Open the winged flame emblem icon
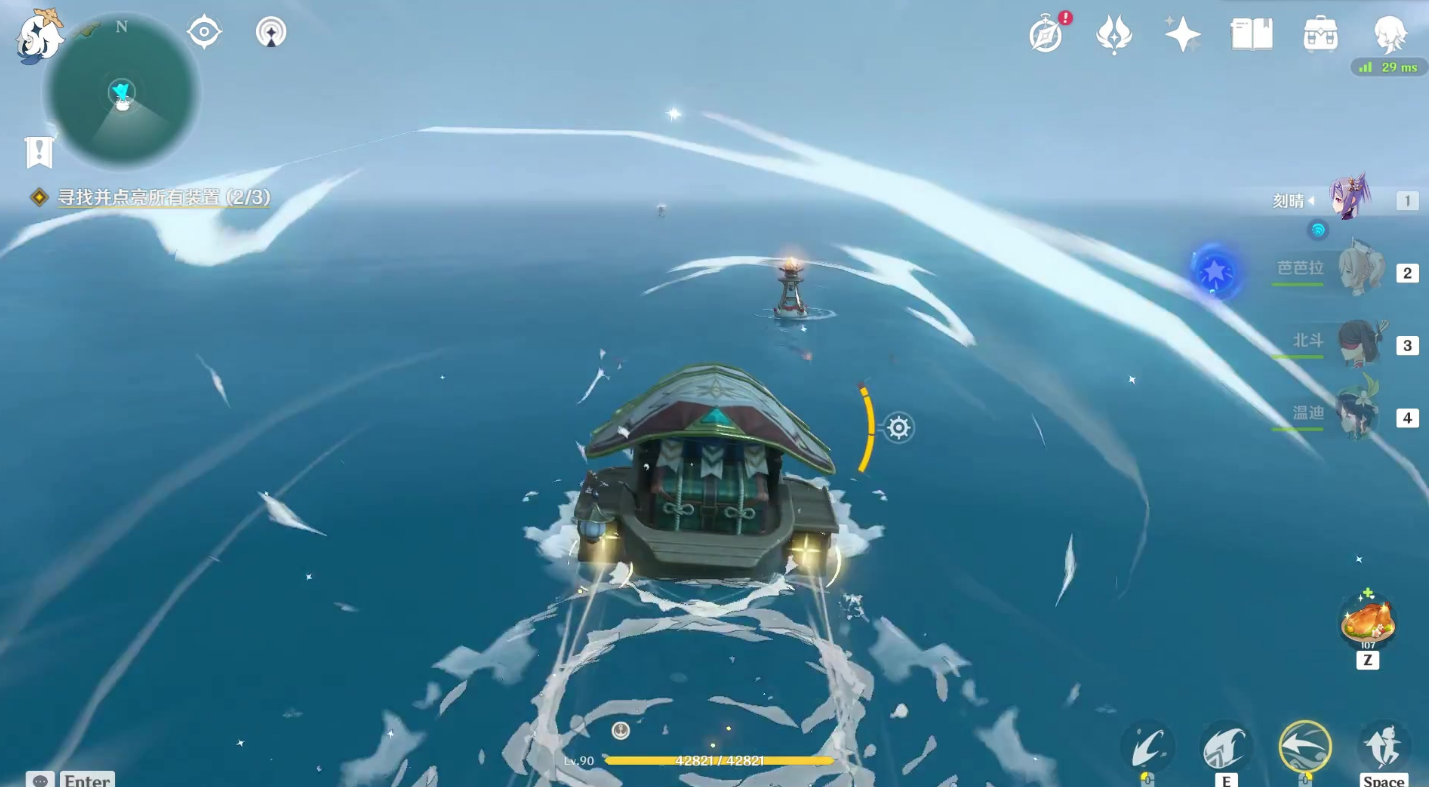 point(1114,34)
